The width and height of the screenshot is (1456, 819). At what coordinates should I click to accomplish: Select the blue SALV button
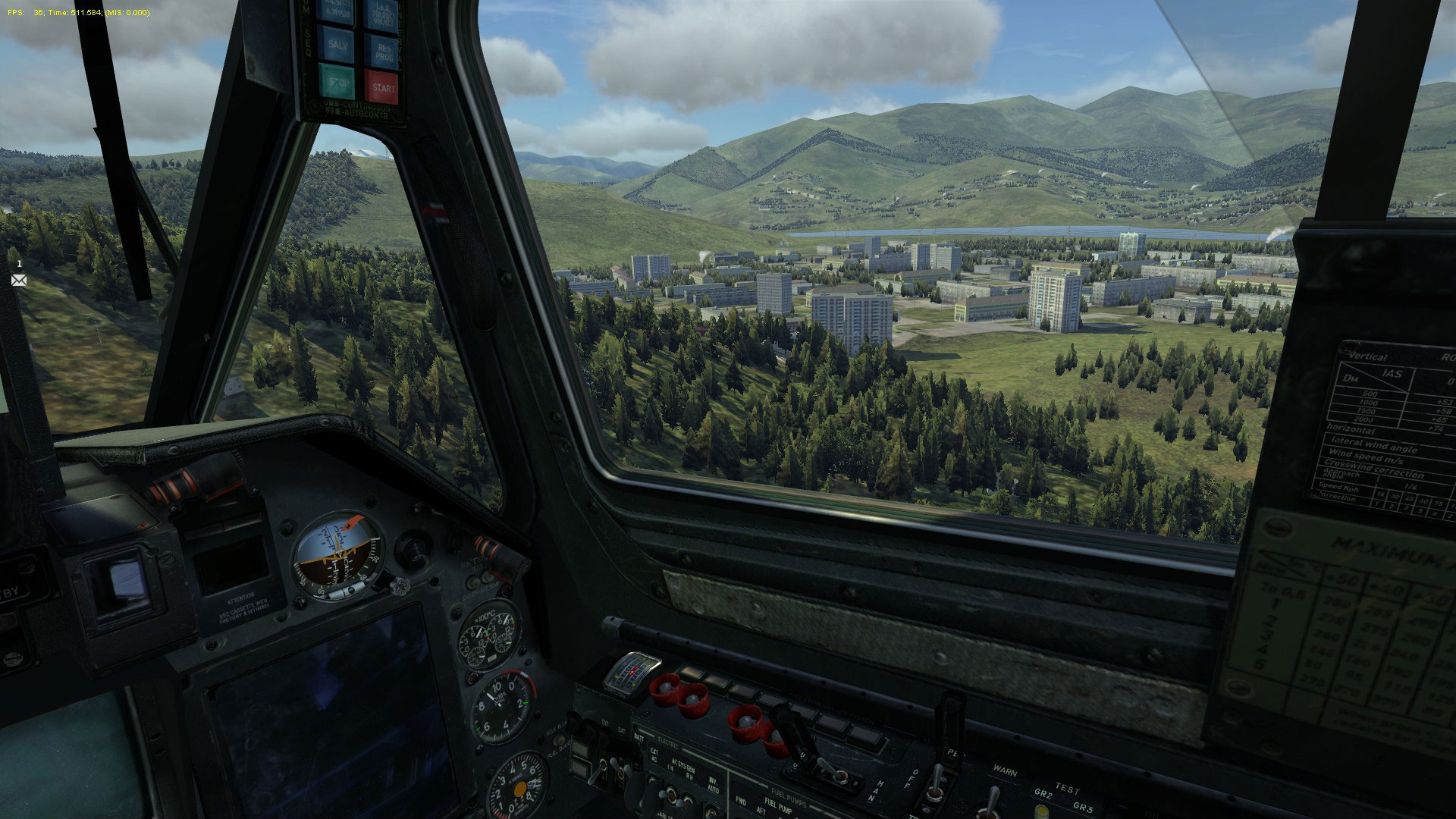click(337, 42)
